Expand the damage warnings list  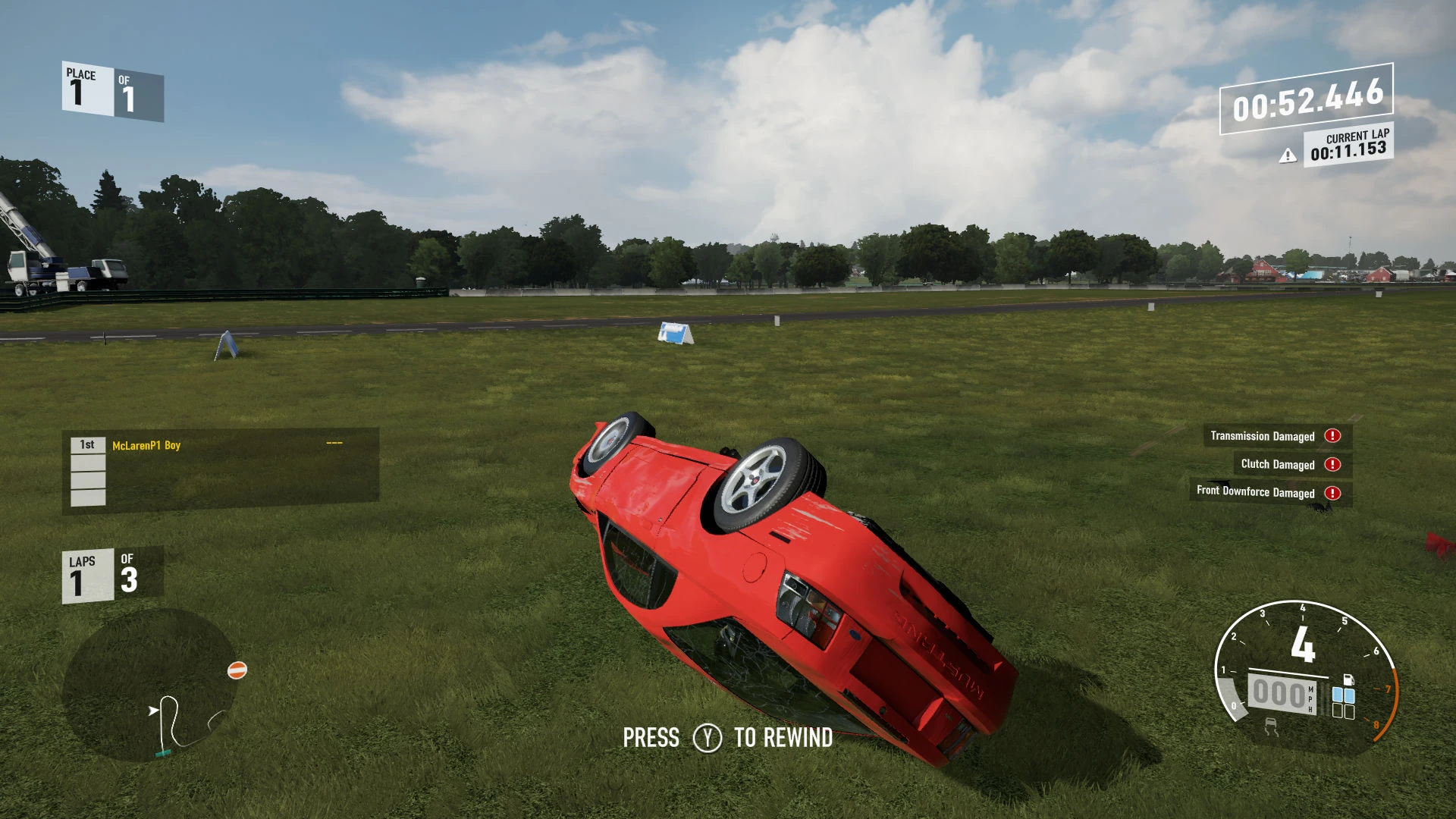[x=1271, y=464]
